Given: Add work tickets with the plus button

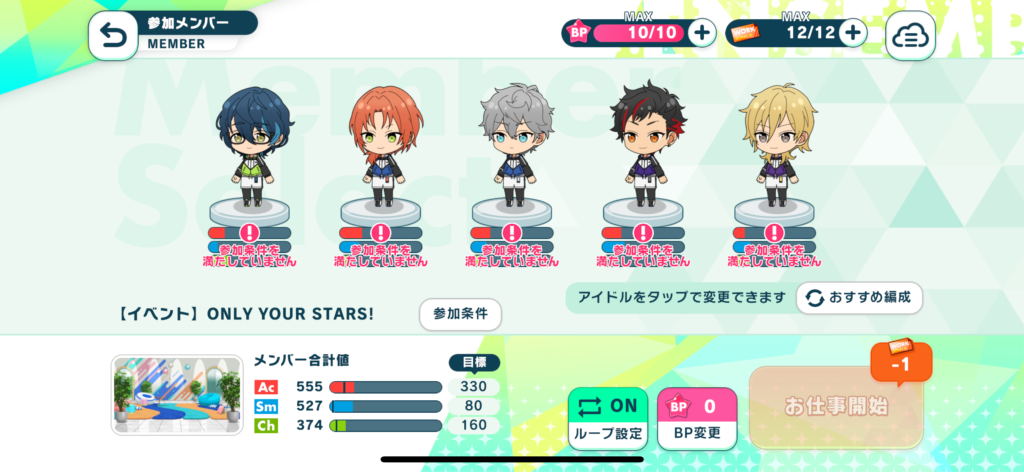Looking at the screenshot, I should pyautogui.click(x=852, y=33).
